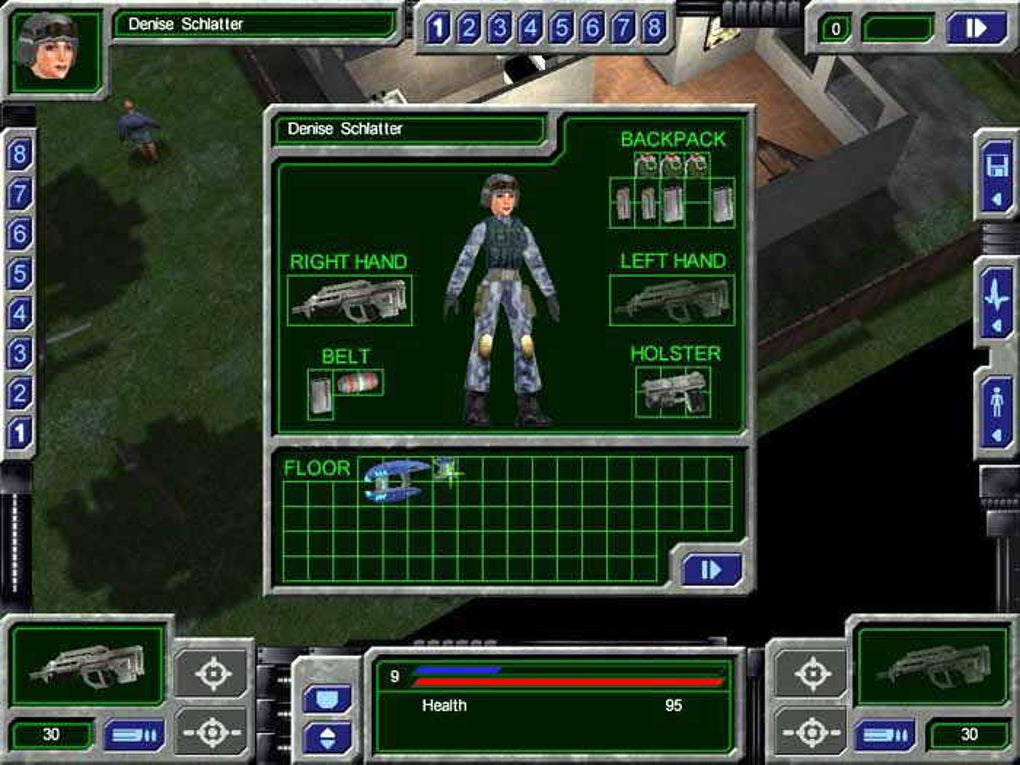The image size is (1020, 765).
Task: Select squad member 1 in top bar
Action: coord(436,28)
